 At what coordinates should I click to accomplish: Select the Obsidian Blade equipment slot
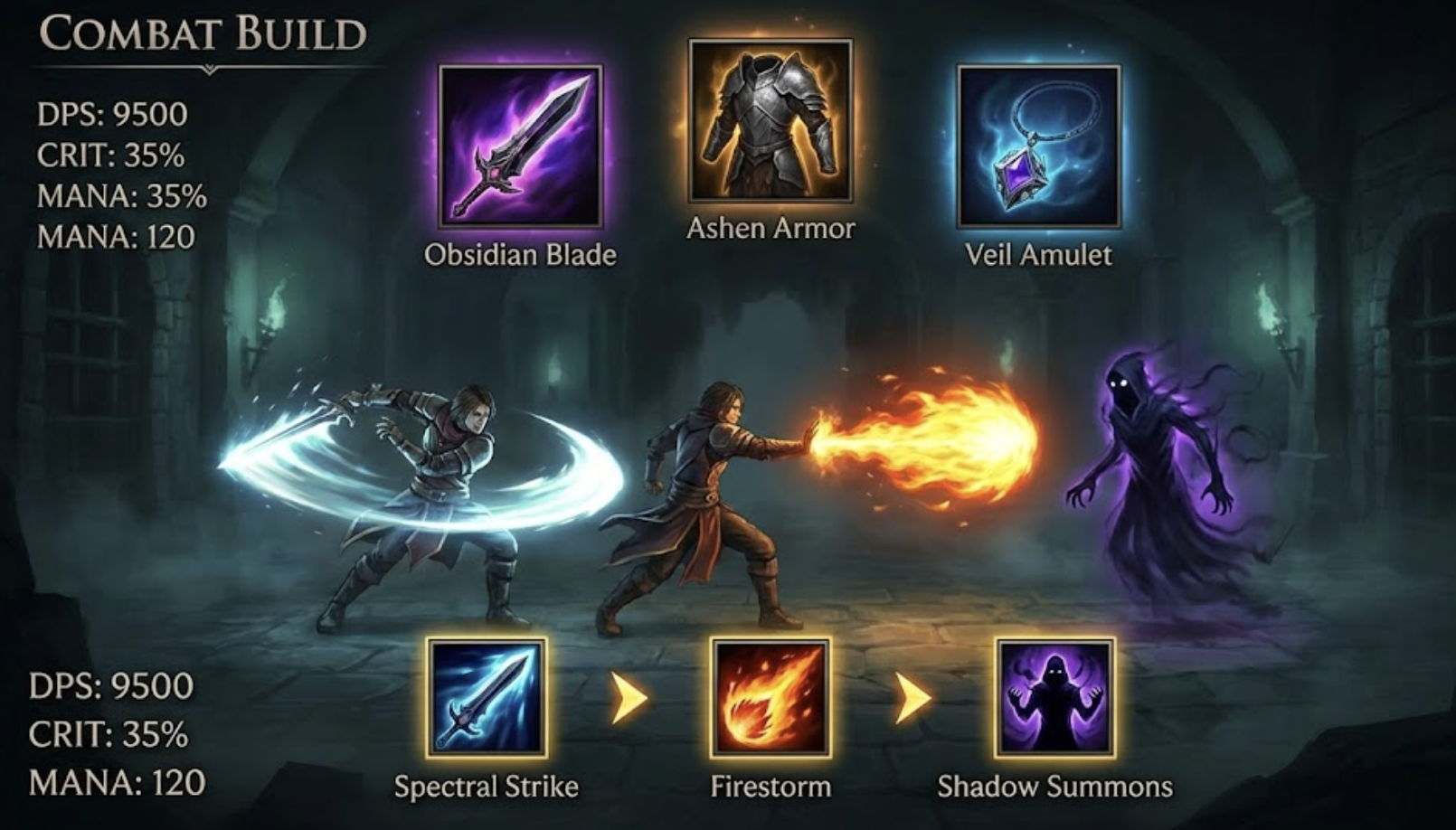[x=520, y=146]
